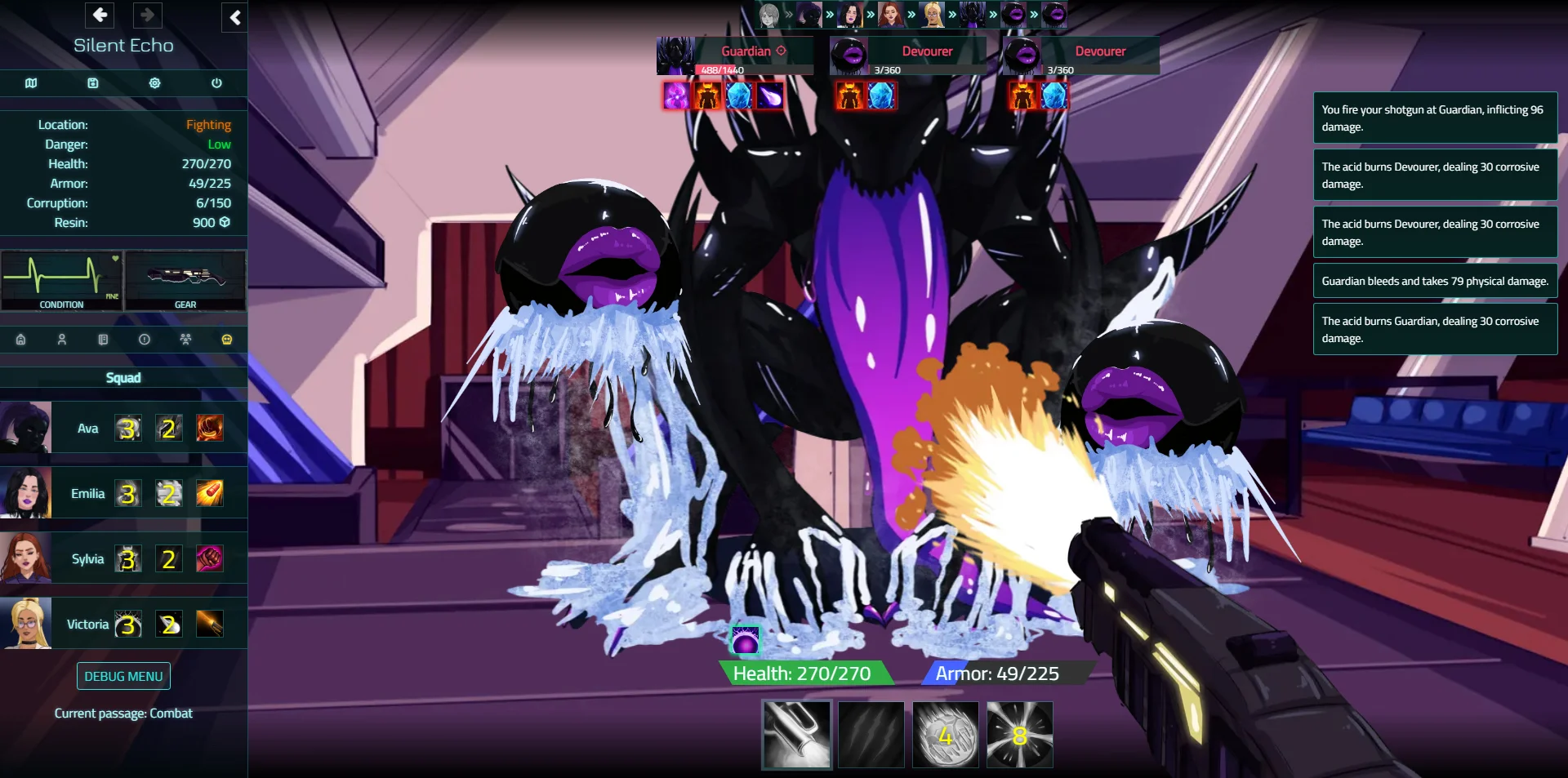Image resolution: width=1568 pixels, height=778 pixels.
Task: Click the purple orb status icon above Health
Action: tap(745, 642)
